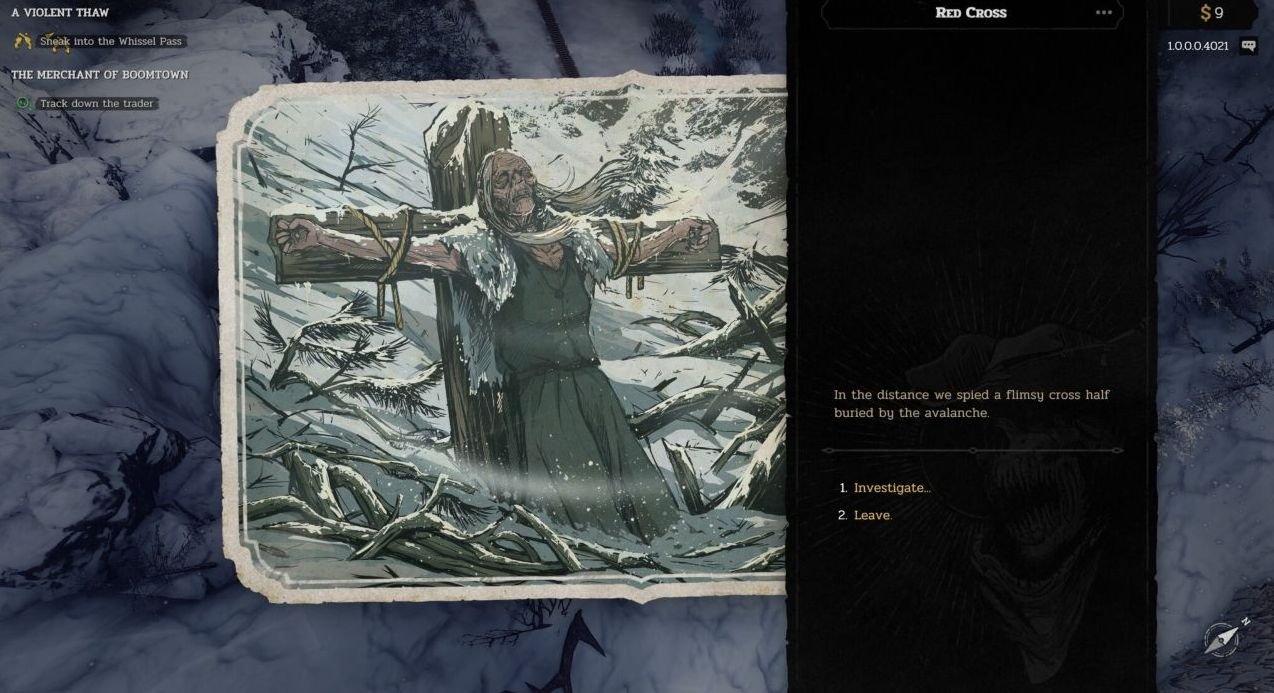Viewport: 1274px width, 693px height.
Task: Open the chat bubble icon near version number
Action: click(1248, 46)
